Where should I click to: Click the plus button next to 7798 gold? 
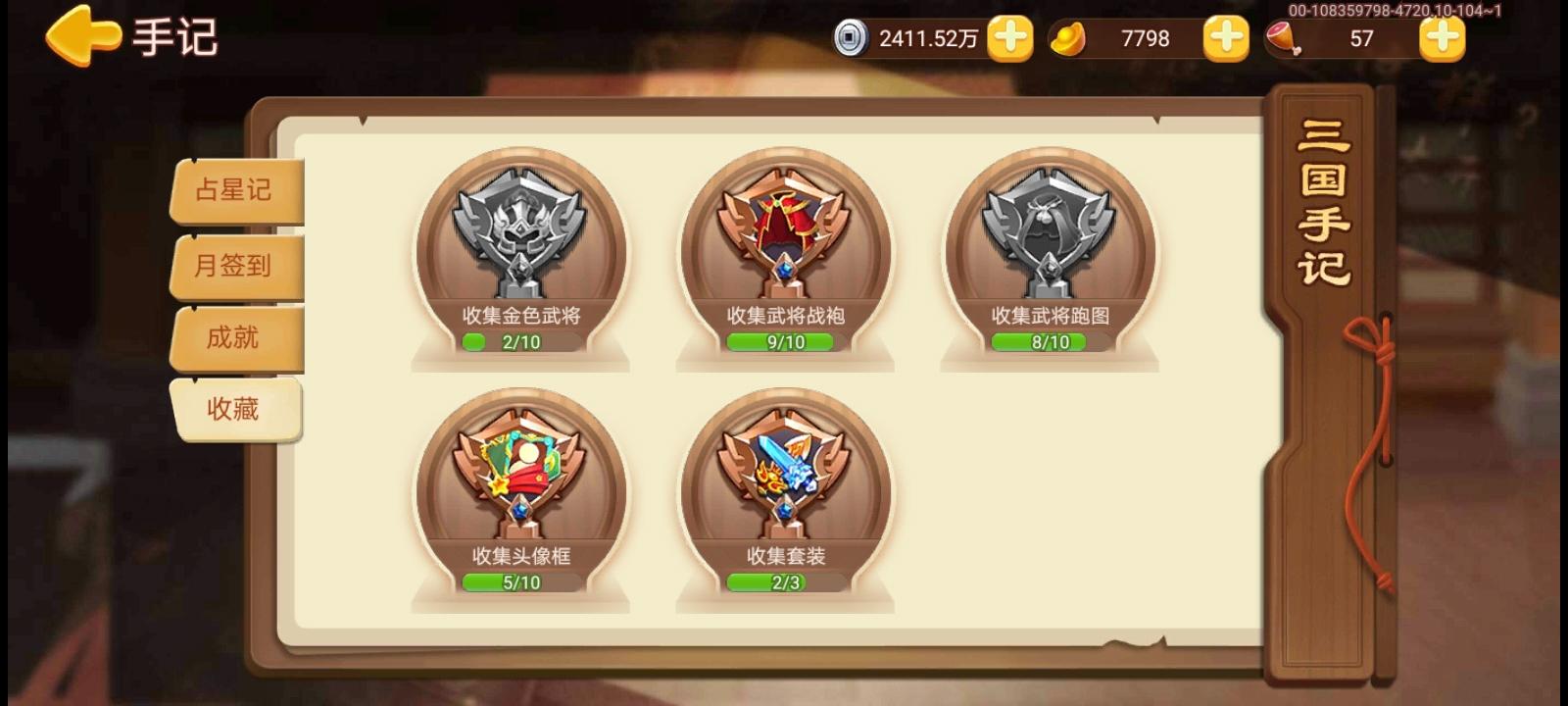pos(1225,38)
